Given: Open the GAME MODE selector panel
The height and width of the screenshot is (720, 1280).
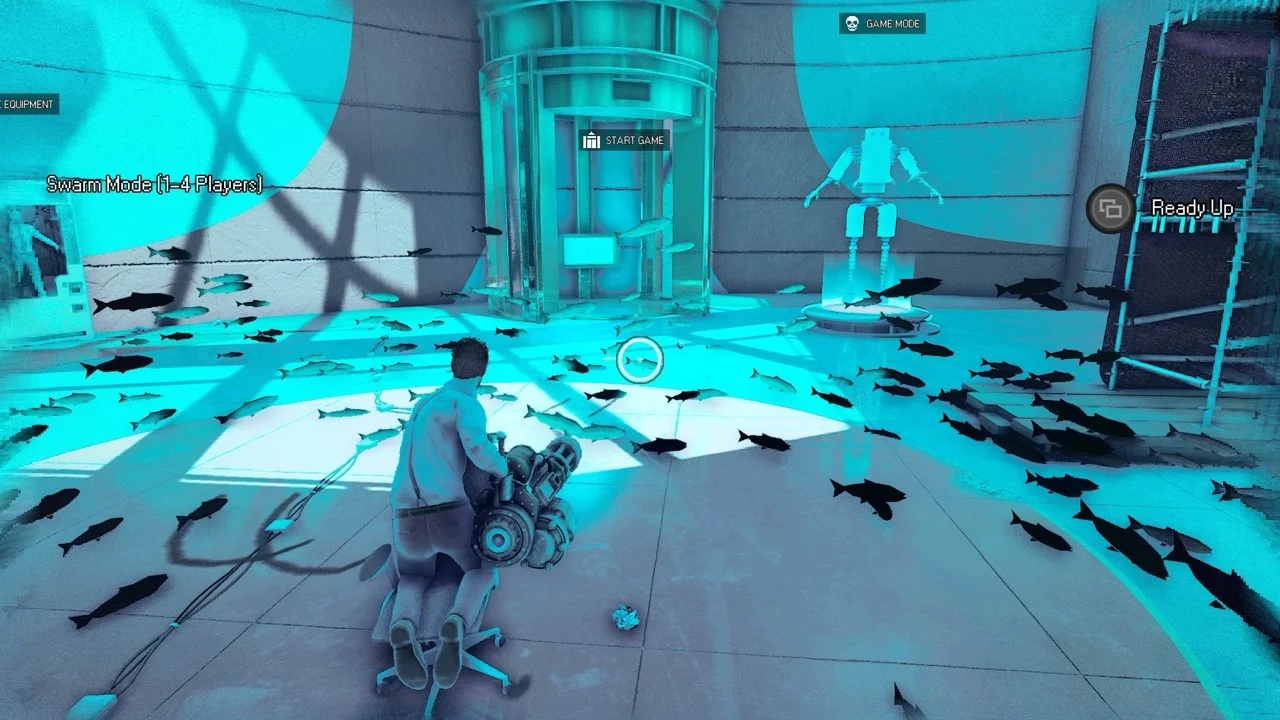Looking at the screenshot, I should (883, 24).
